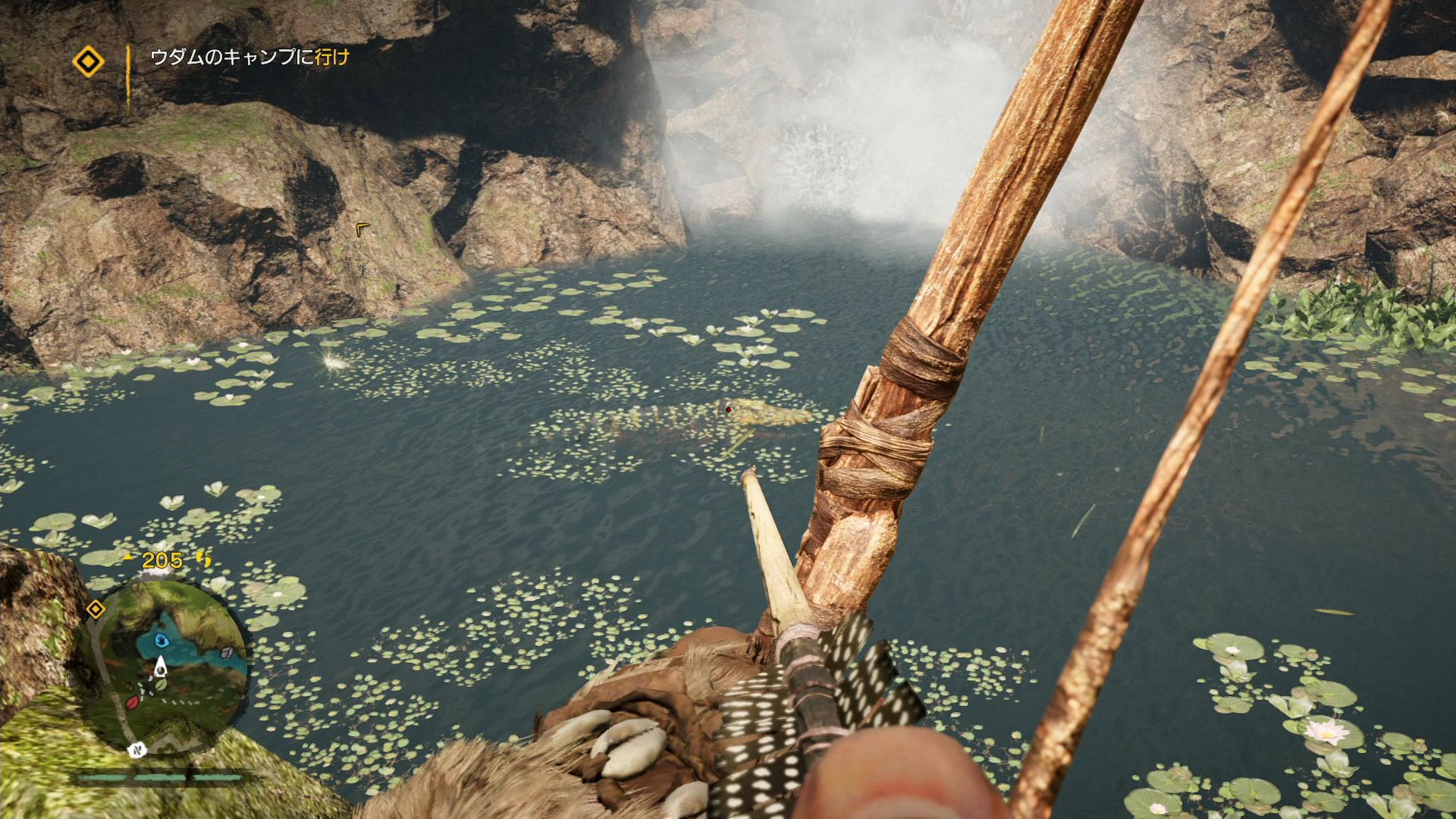Click the grey stone resource marker on minimap
The width and height of the screenshot is (1456, 819).
pyautogui.click(x=227, y=651)
